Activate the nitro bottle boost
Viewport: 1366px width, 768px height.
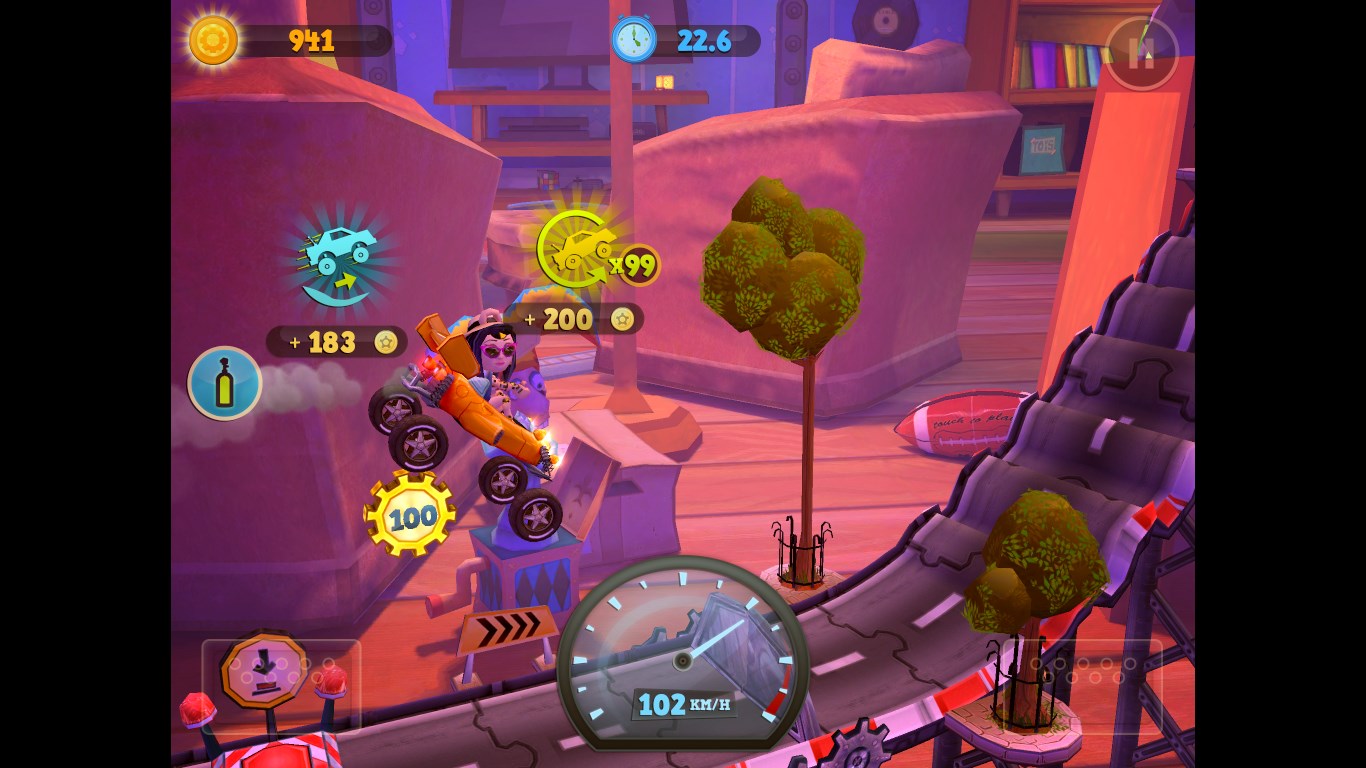(225, 383)
